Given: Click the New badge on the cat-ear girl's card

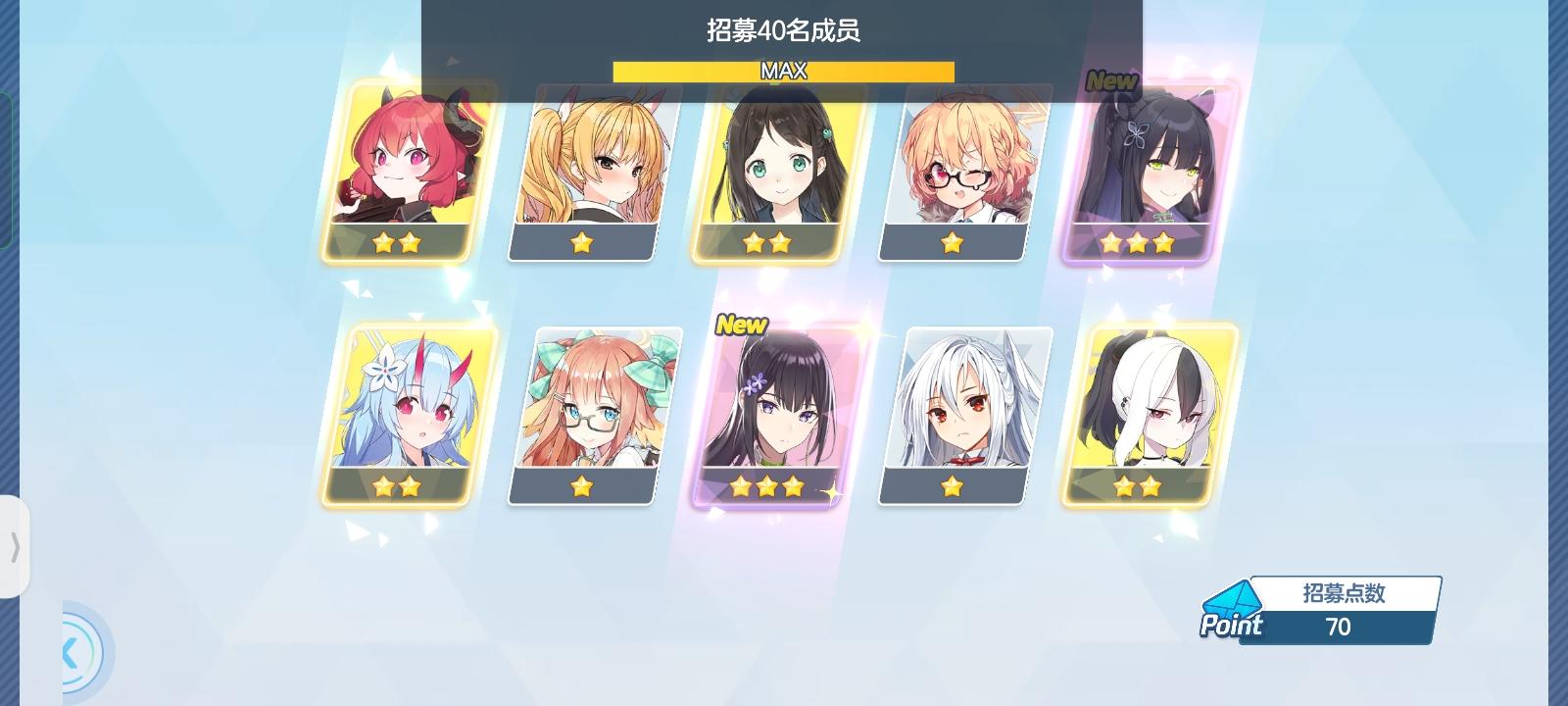Looking at the screenshot, I should pyautogui.click(x=1112, y=82).
